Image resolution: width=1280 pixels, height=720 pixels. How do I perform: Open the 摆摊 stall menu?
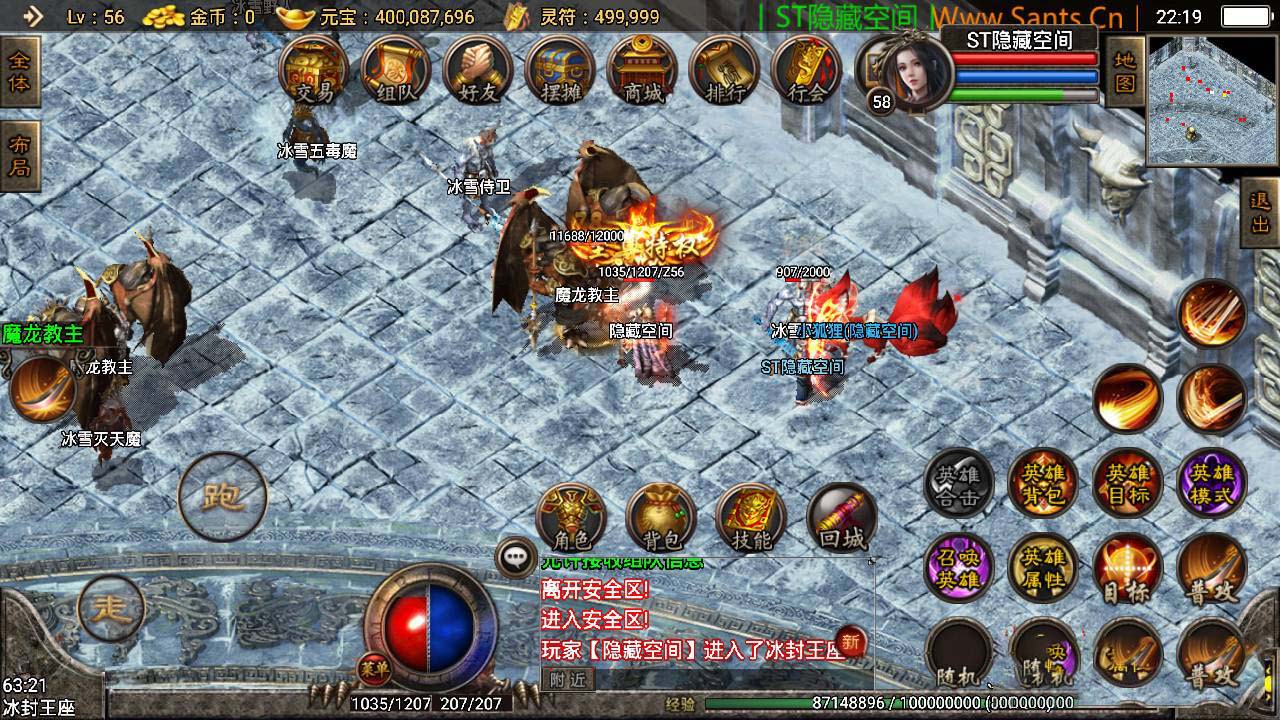pyautogui.click(x=560, y=72)
